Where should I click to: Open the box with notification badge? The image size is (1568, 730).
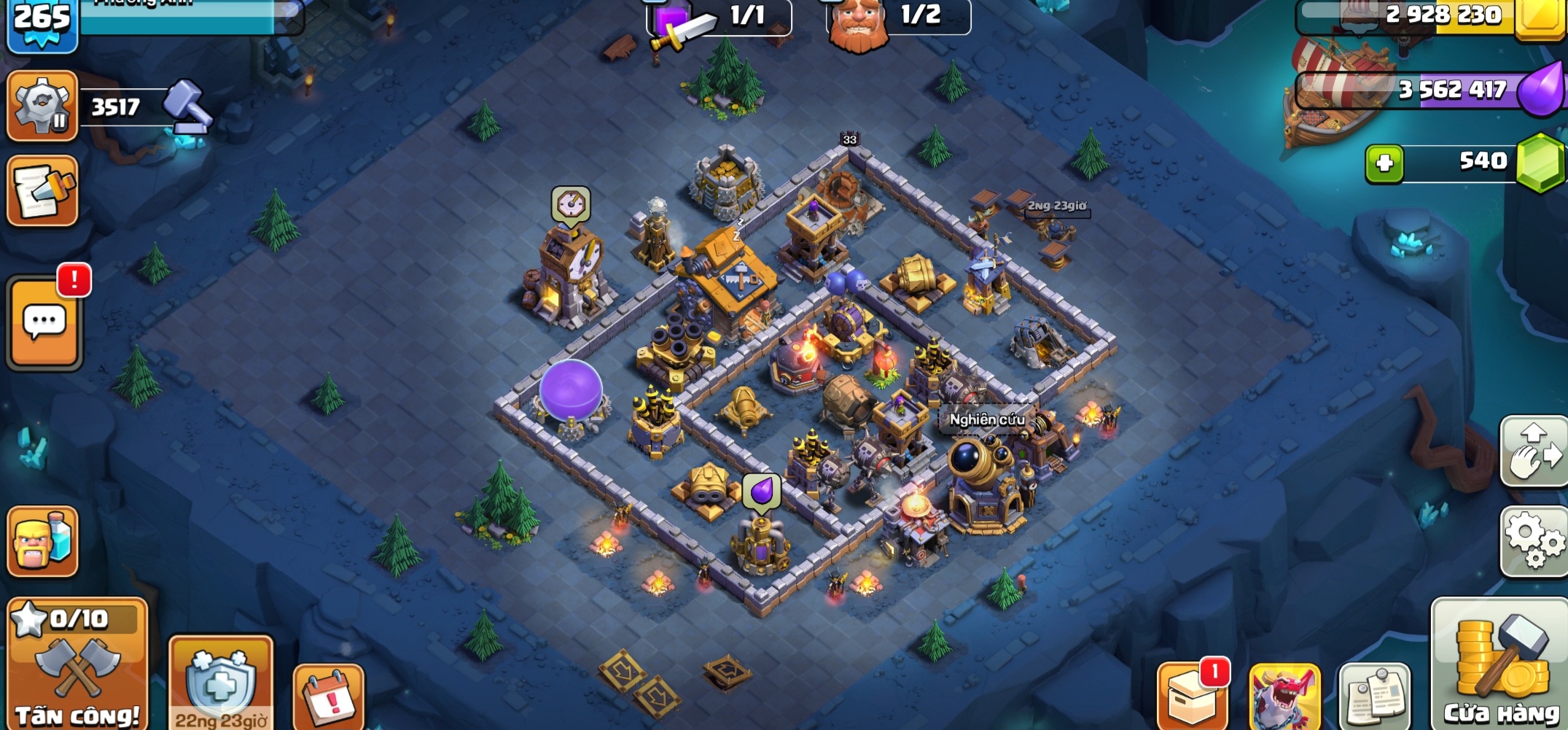click(x=1193, y=696)
